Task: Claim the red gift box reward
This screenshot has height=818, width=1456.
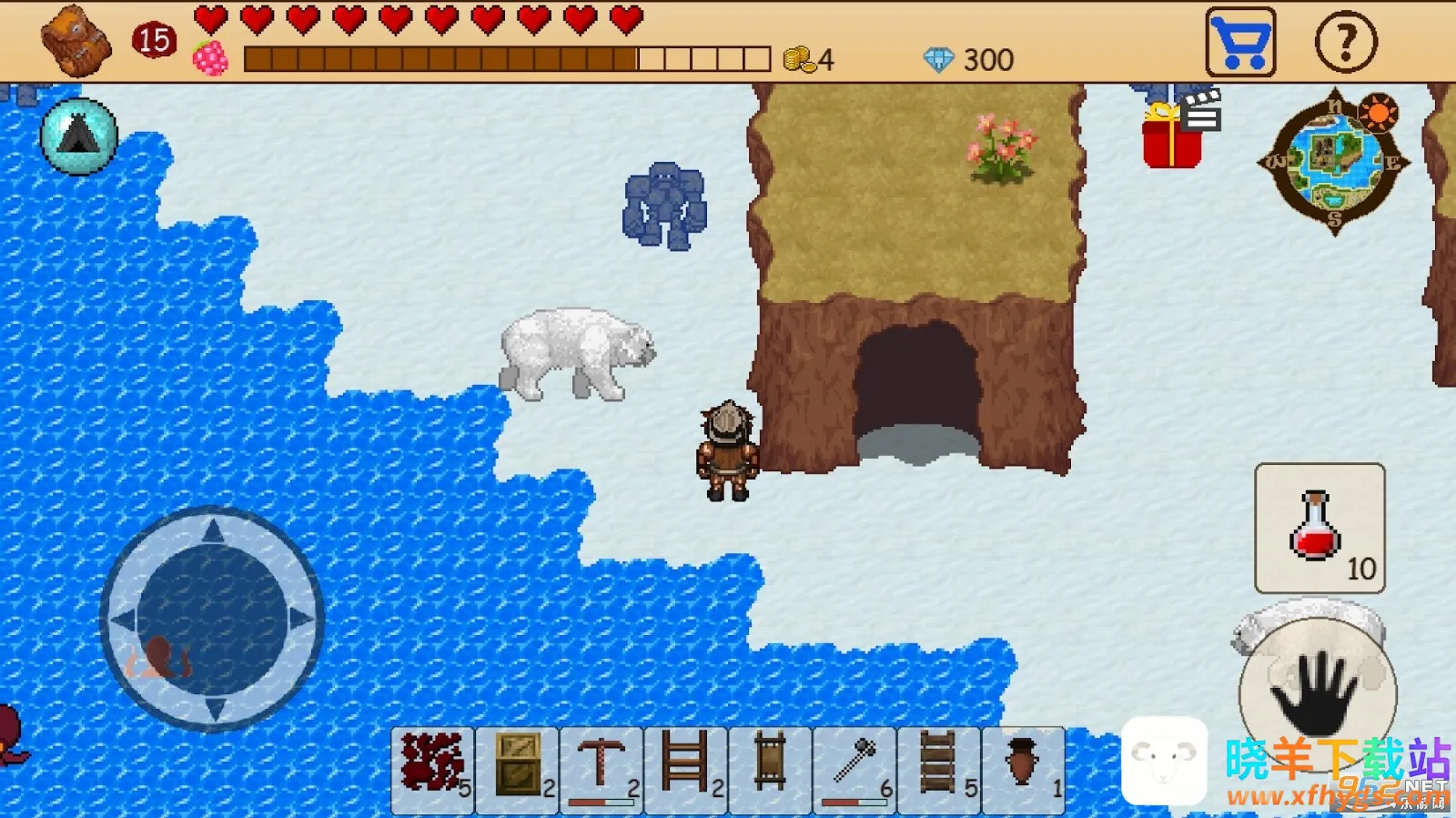Action: tap(1169, 144)
